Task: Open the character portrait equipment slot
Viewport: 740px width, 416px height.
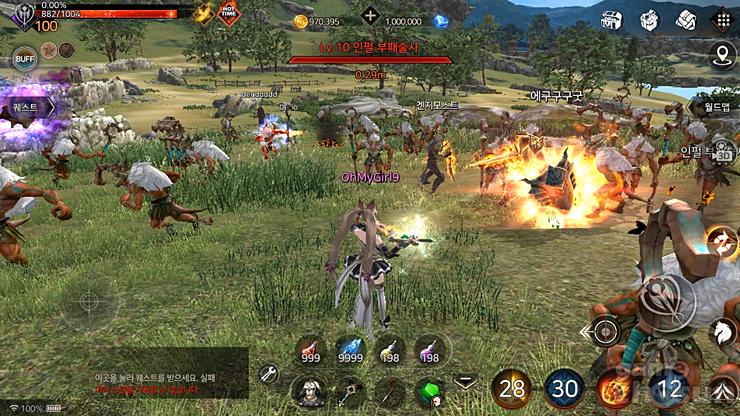Action: point(305,388)
